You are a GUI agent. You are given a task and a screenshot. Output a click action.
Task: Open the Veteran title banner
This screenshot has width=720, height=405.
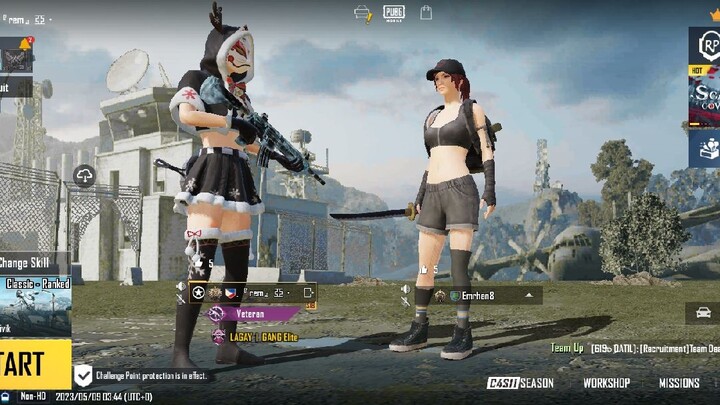coord(253,313)
